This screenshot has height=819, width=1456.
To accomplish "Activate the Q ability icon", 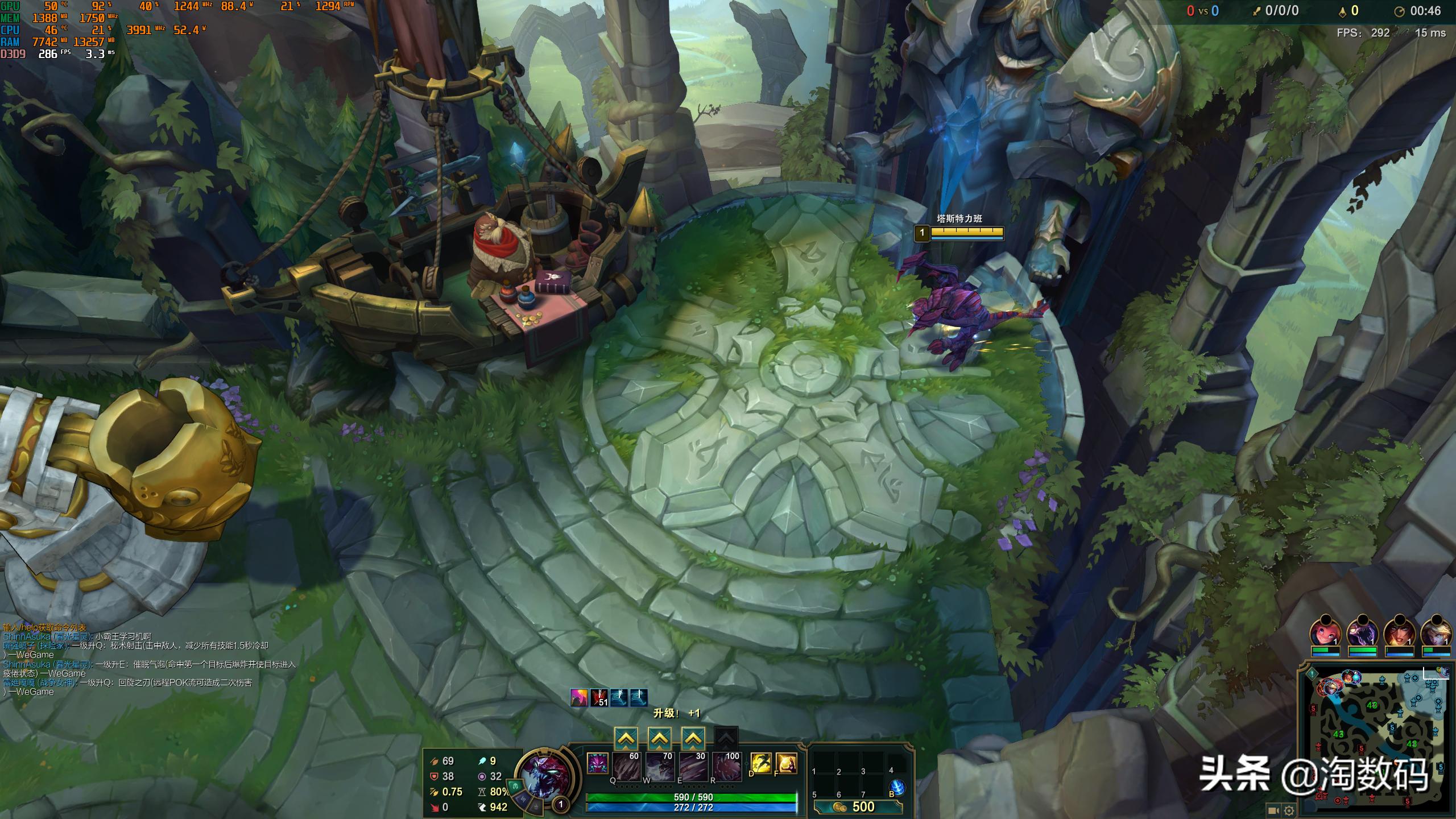I will [627, 766].
